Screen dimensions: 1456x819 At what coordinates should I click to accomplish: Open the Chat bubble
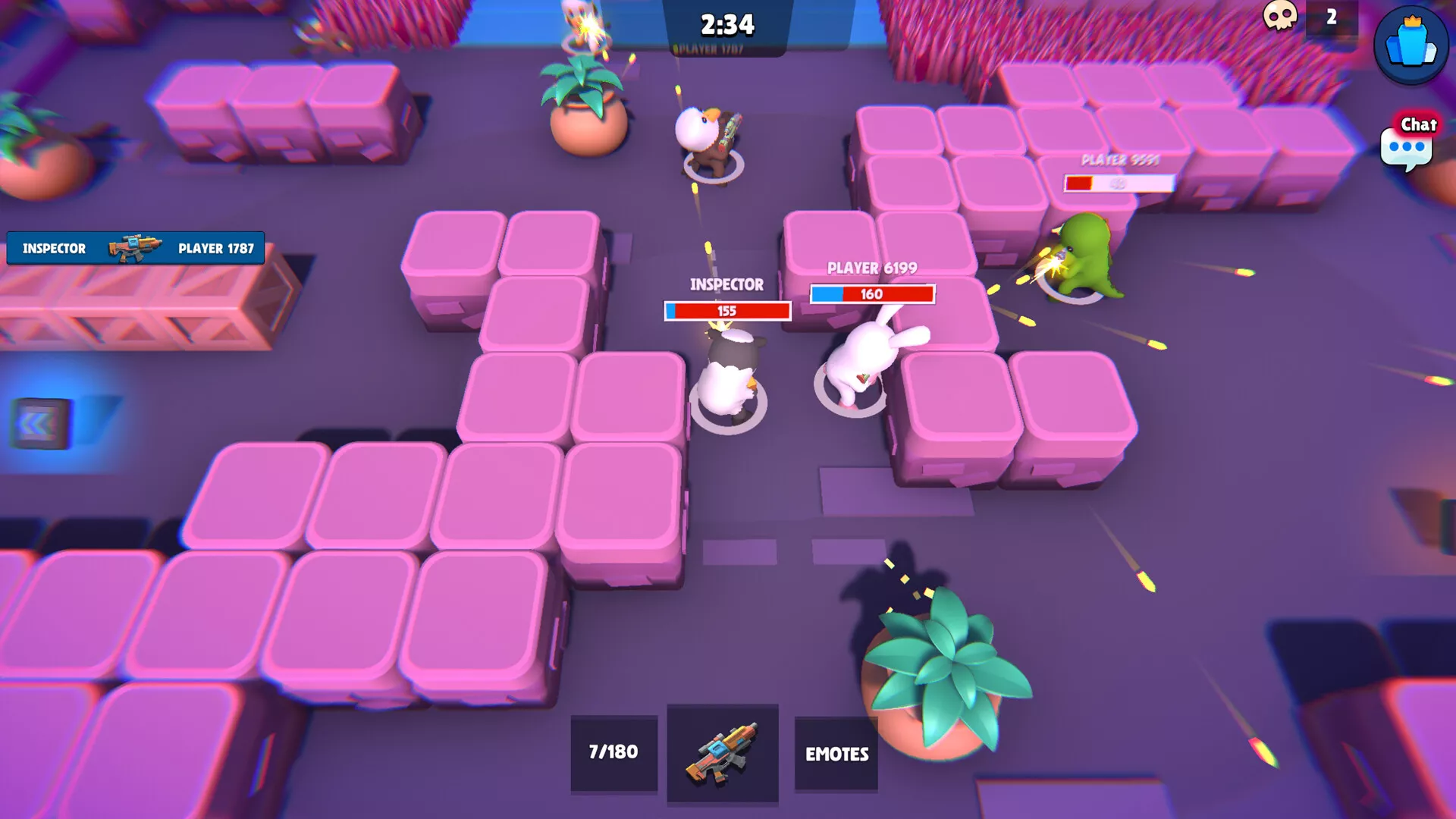1407,144
